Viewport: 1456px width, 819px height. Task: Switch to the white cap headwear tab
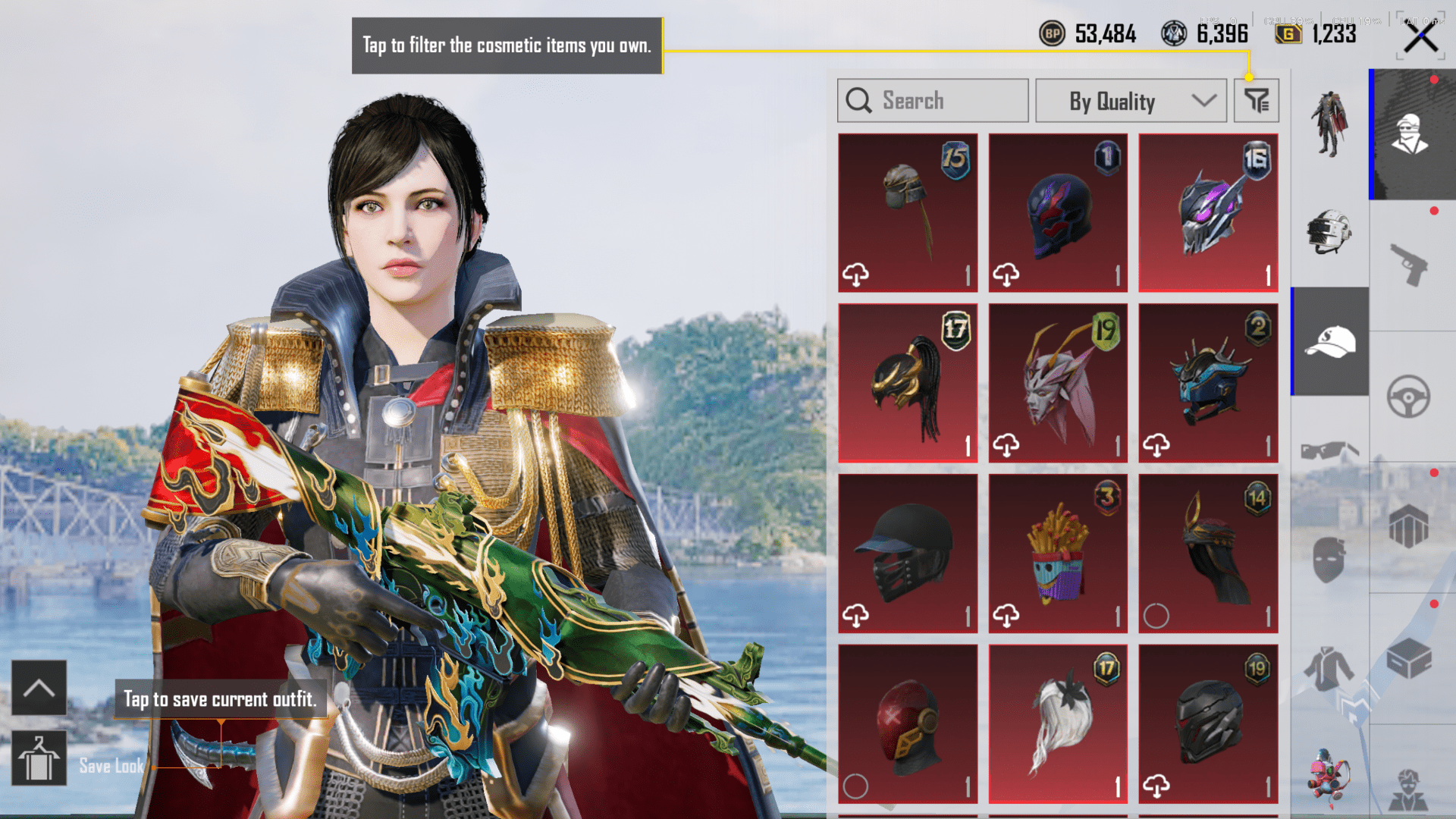[1330, 341]
